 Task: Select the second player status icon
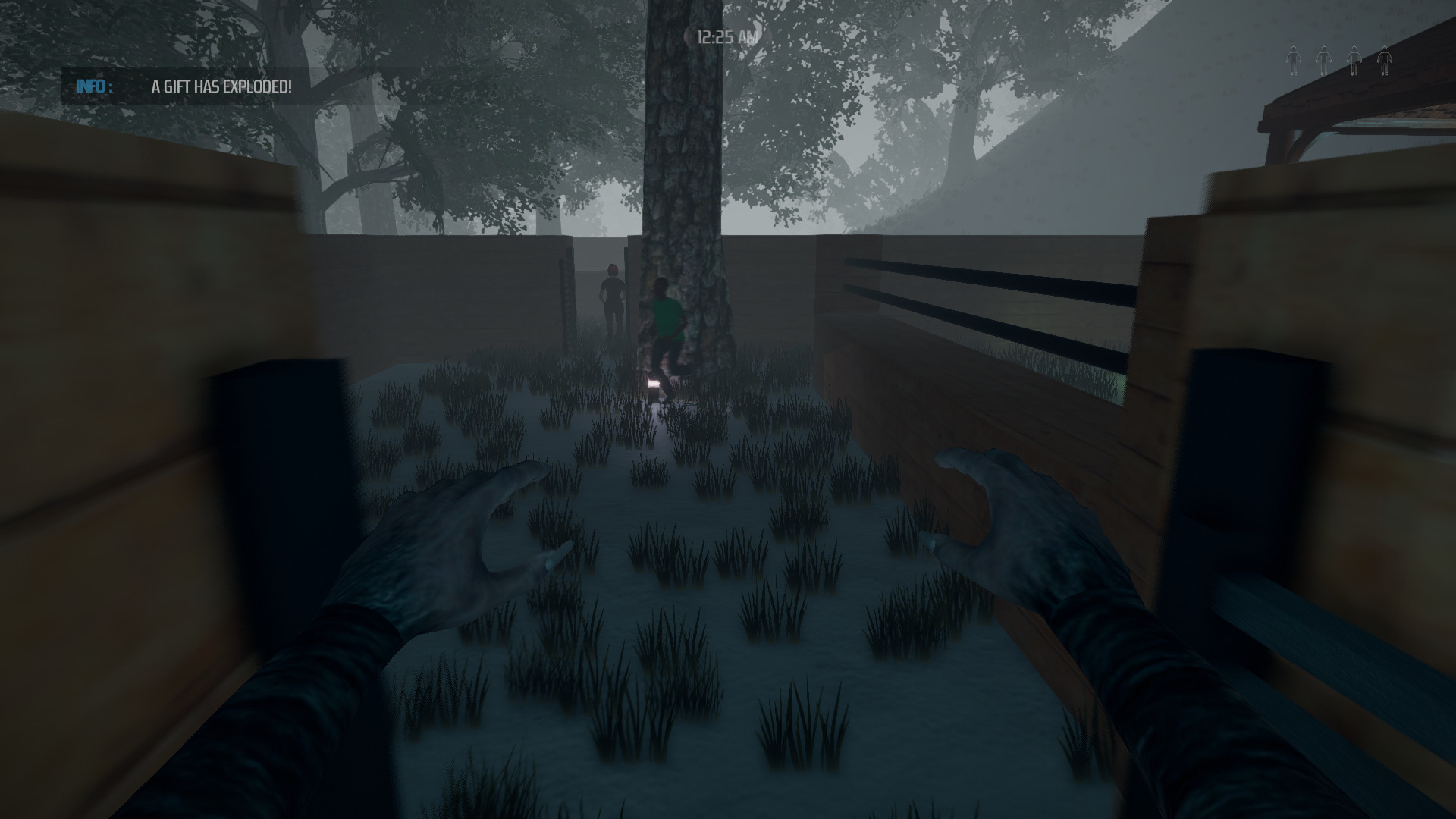(1323, 61)
